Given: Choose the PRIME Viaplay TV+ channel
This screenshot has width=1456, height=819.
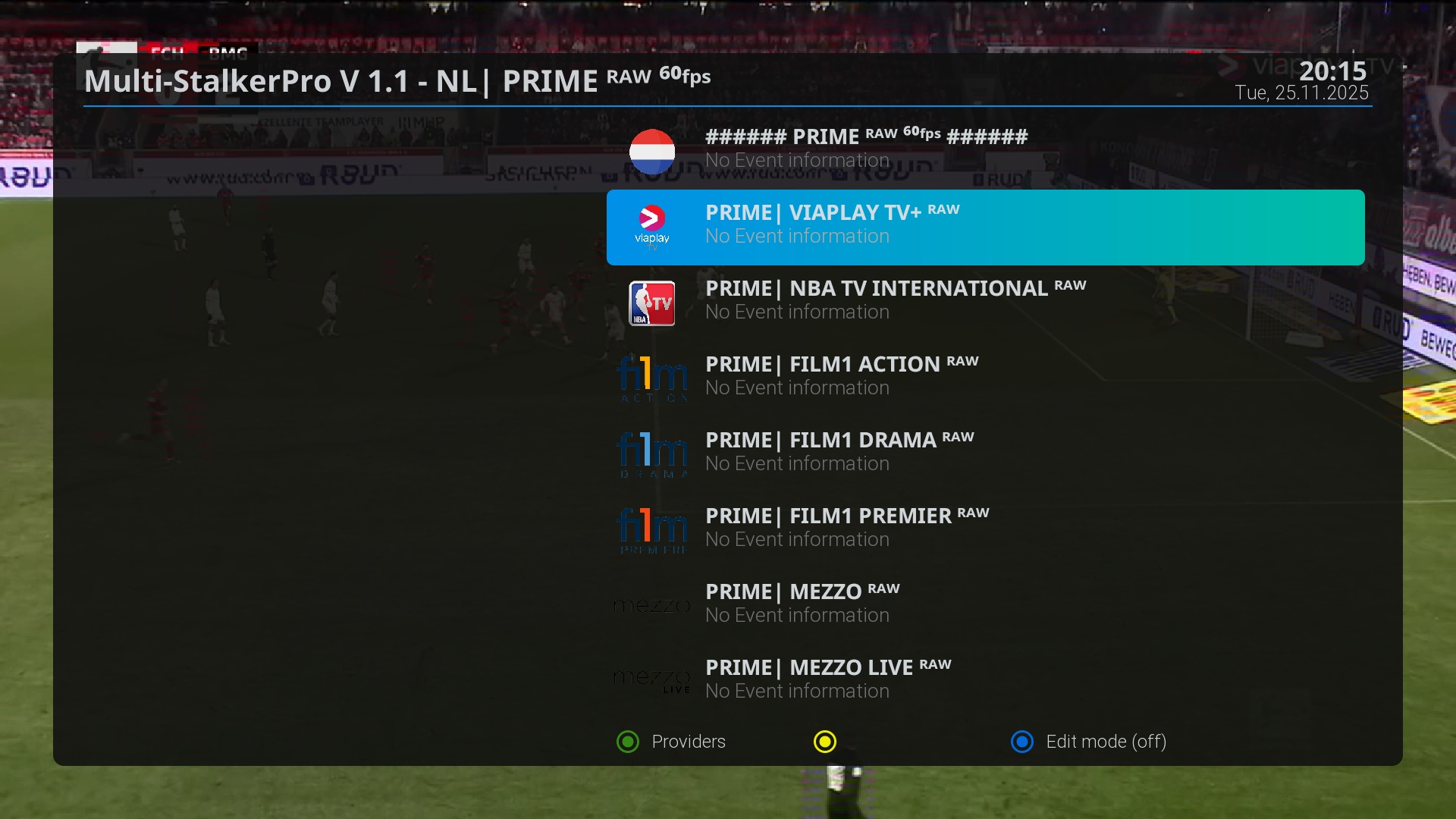Looking at the screenshot, I should tap(984, 227).
